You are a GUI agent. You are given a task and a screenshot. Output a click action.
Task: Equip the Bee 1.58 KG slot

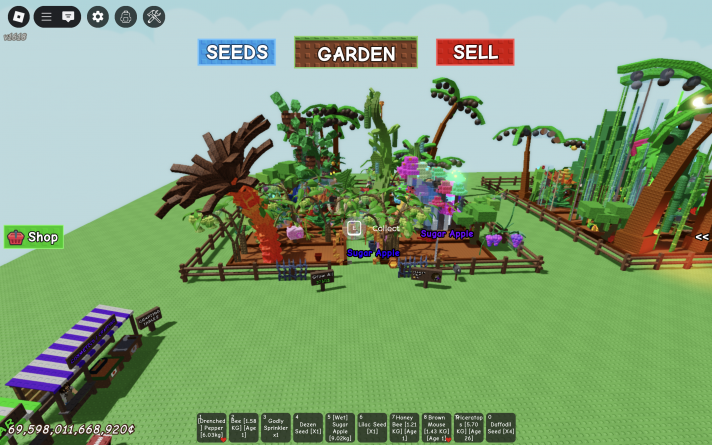(x=244, y=427)
